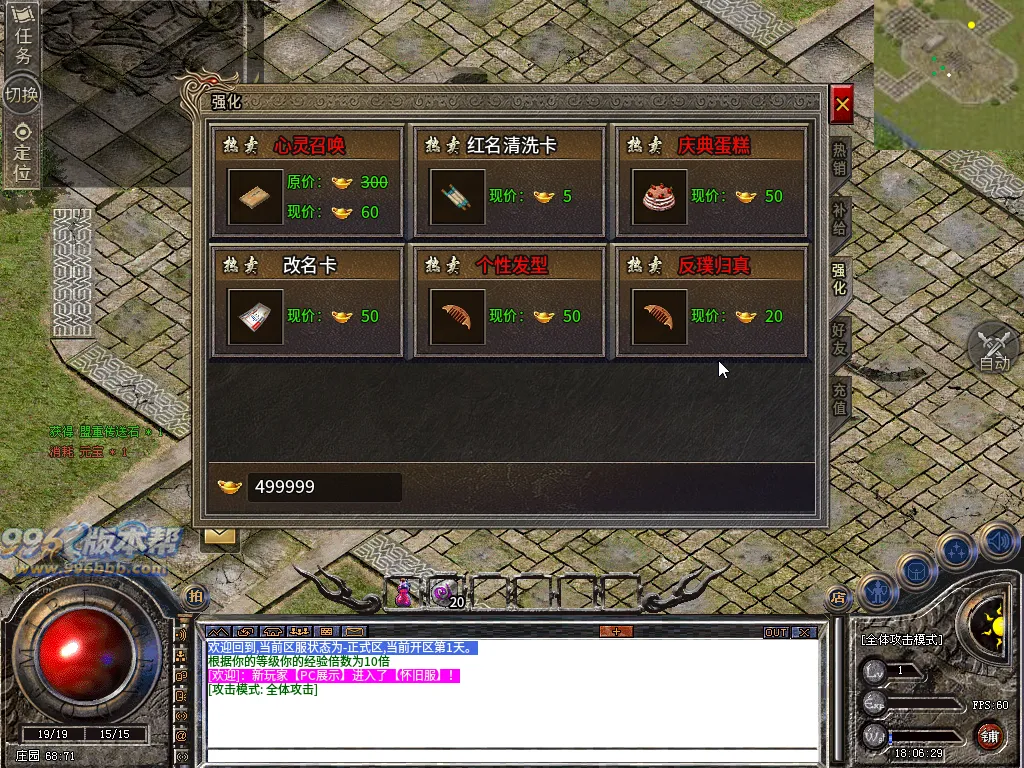Open the 任务 quest button
Screen dimensions: 1024x768
coord(22,44)
